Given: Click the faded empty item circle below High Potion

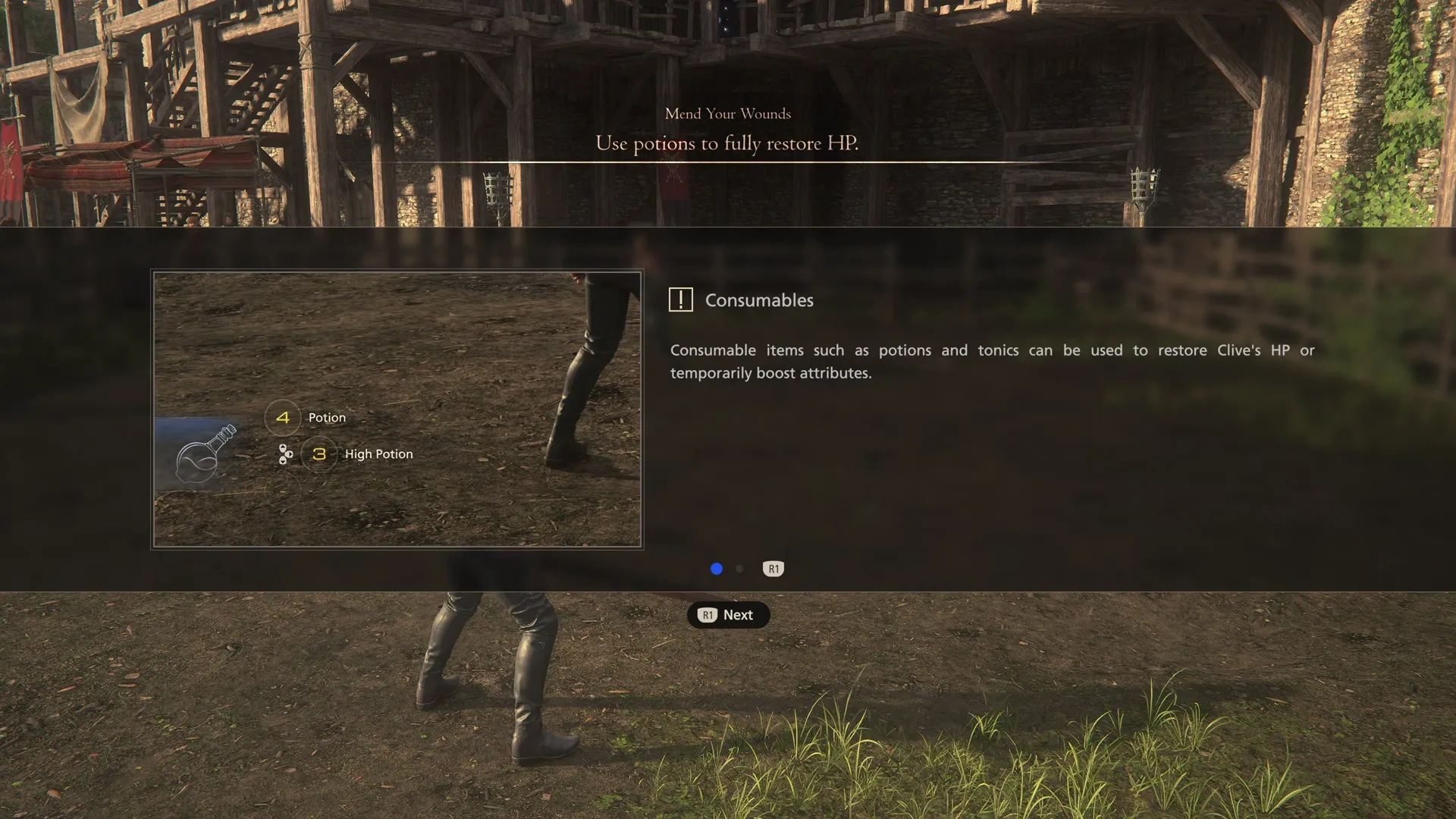Looking at the screenshot, I should click(x=282, y=494).
